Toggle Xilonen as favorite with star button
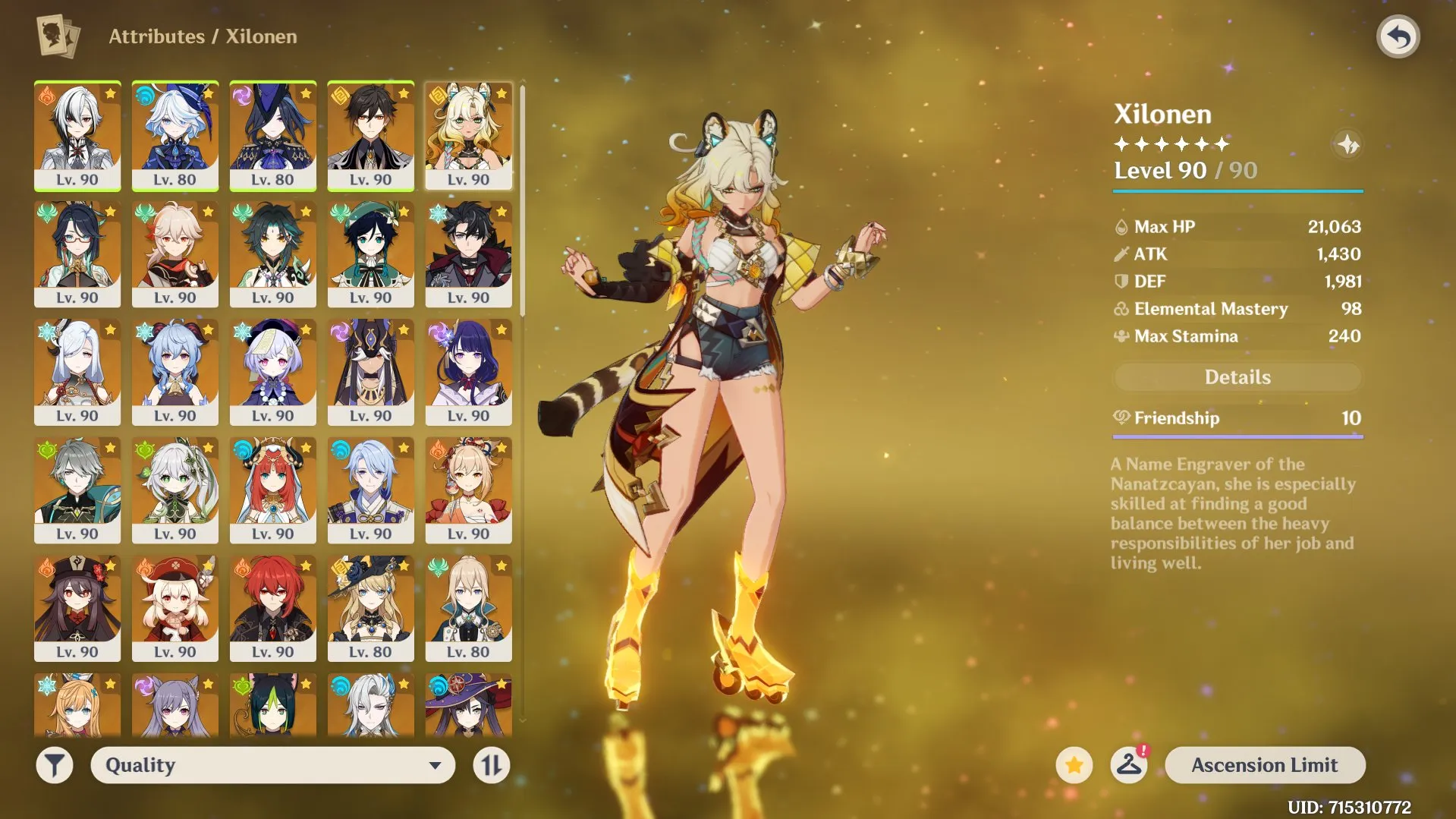Viewport: 1456px width, 819px height. pos(1074,765)
